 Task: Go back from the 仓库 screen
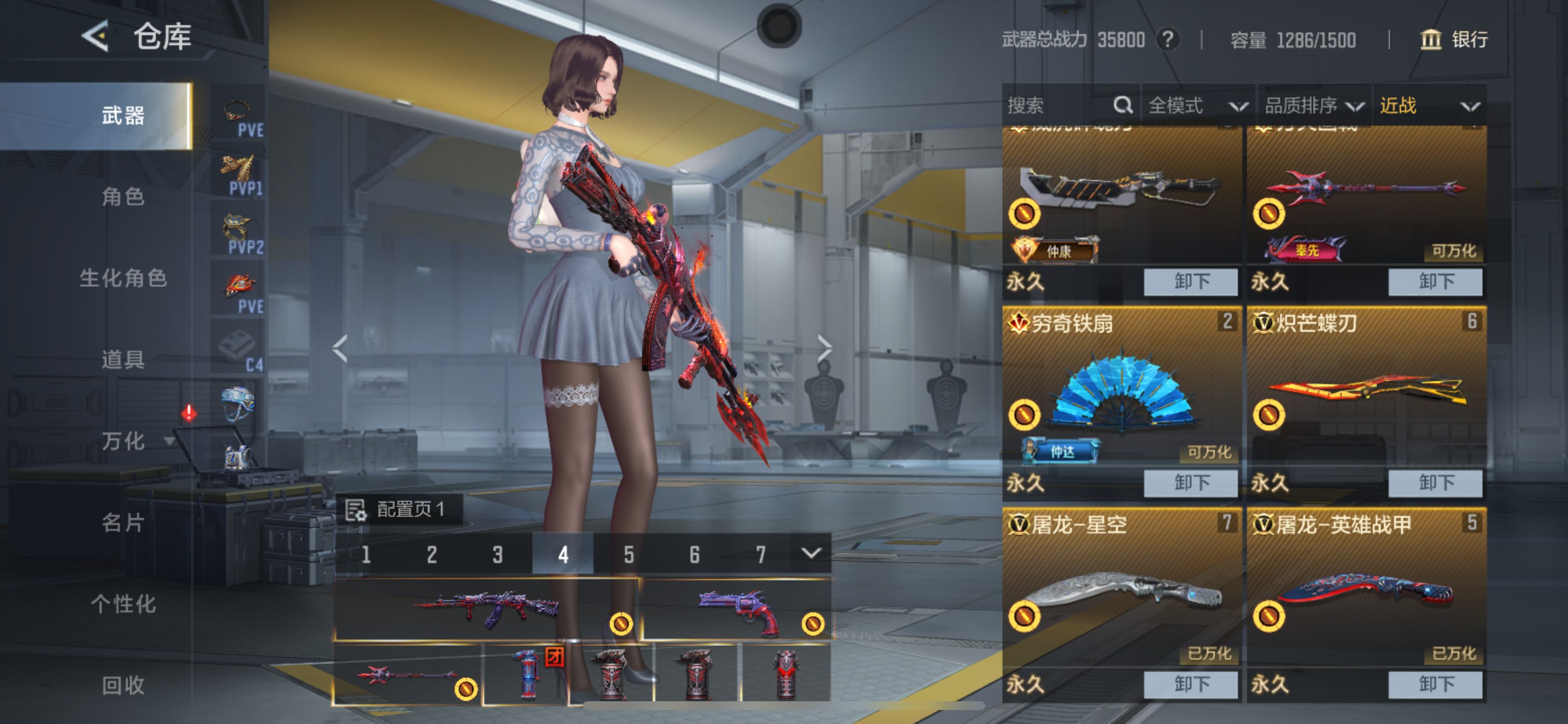[96, 37]
